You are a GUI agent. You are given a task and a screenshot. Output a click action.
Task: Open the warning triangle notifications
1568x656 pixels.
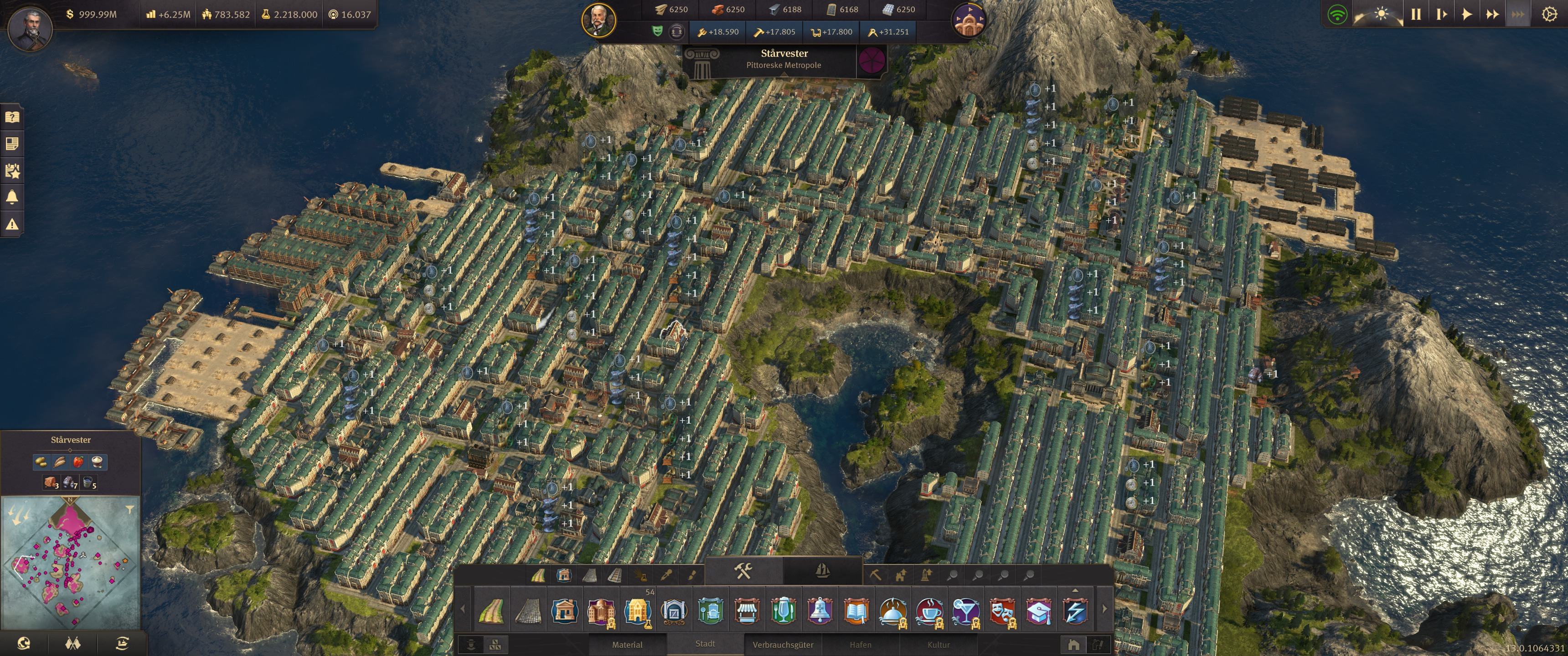click(12, 224)
